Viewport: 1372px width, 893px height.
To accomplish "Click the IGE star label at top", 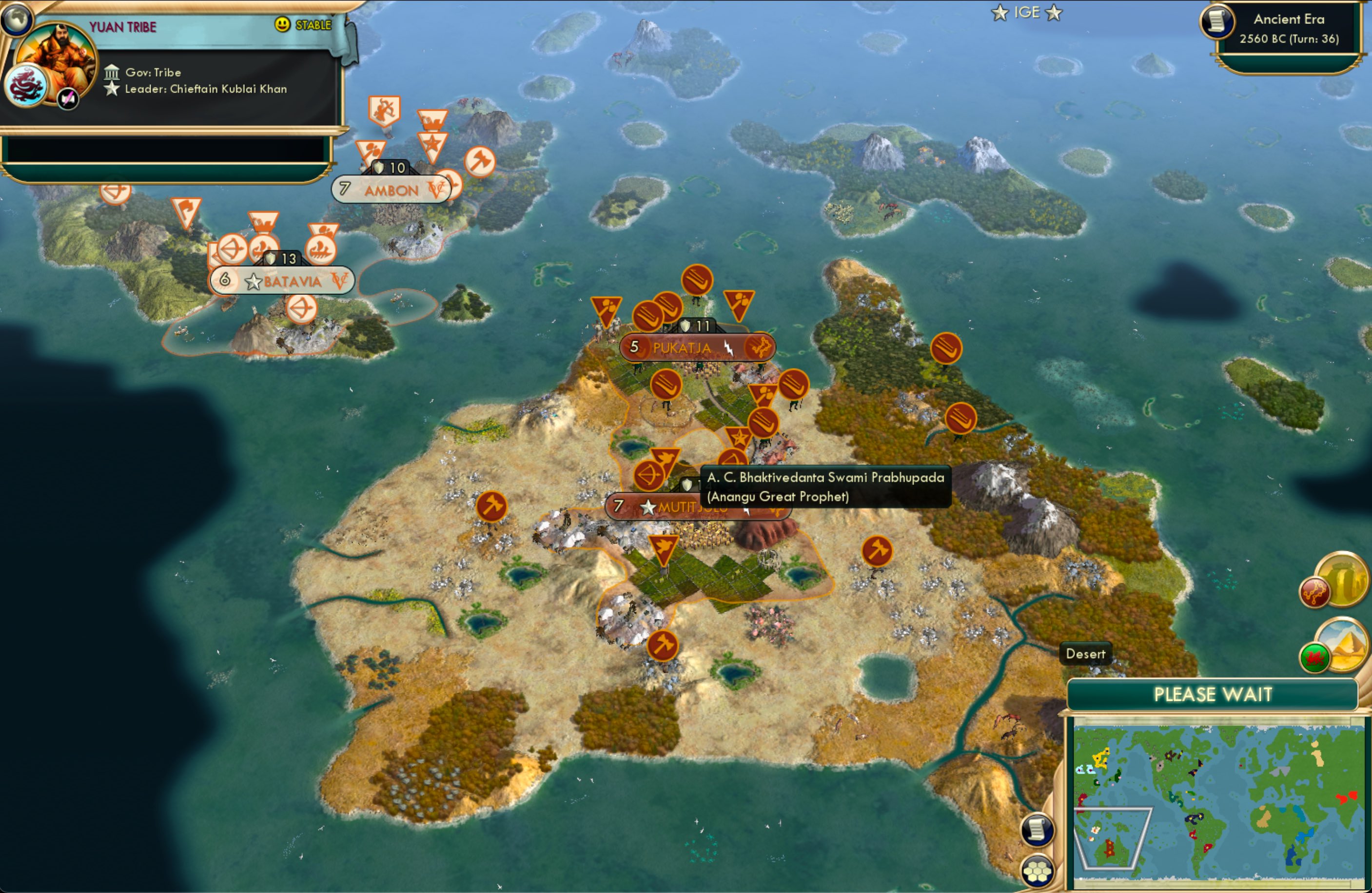I will (x=1029, y=13).
